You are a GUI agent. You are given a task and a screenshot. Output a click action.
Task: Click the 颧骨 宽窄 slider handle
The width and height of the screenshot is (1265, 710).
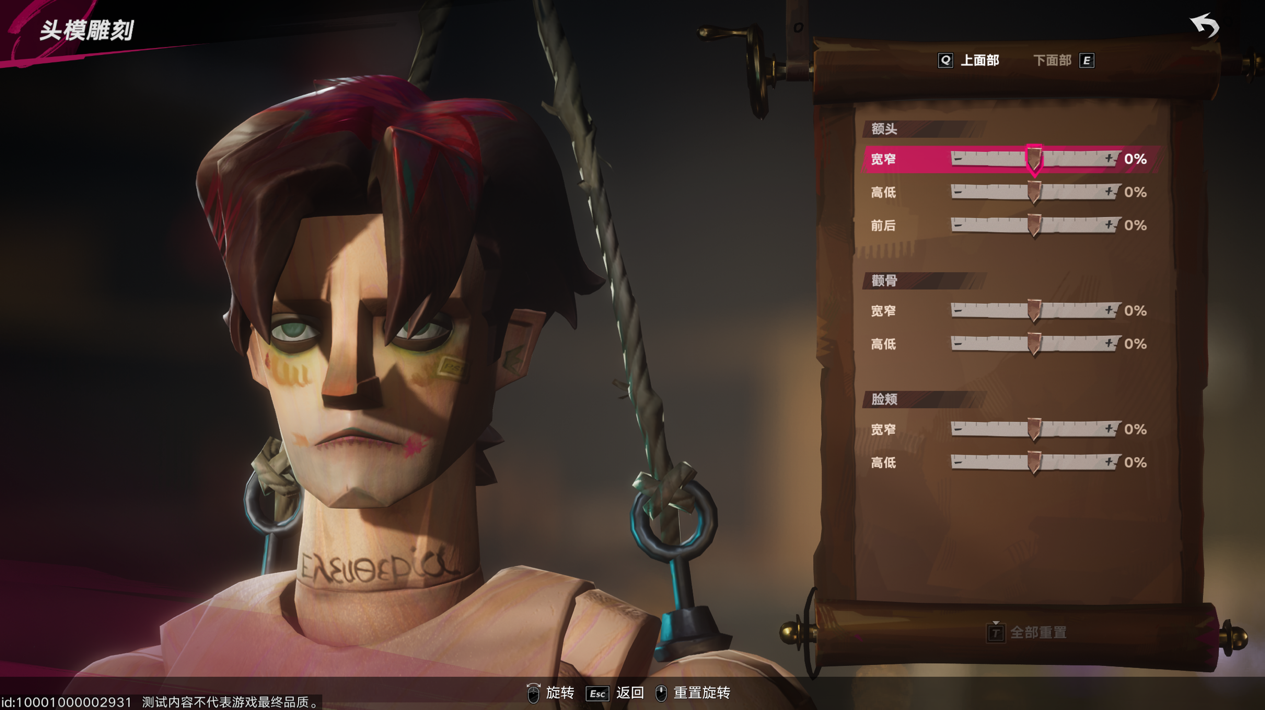pyautogui.click(x=1034, y=312)
